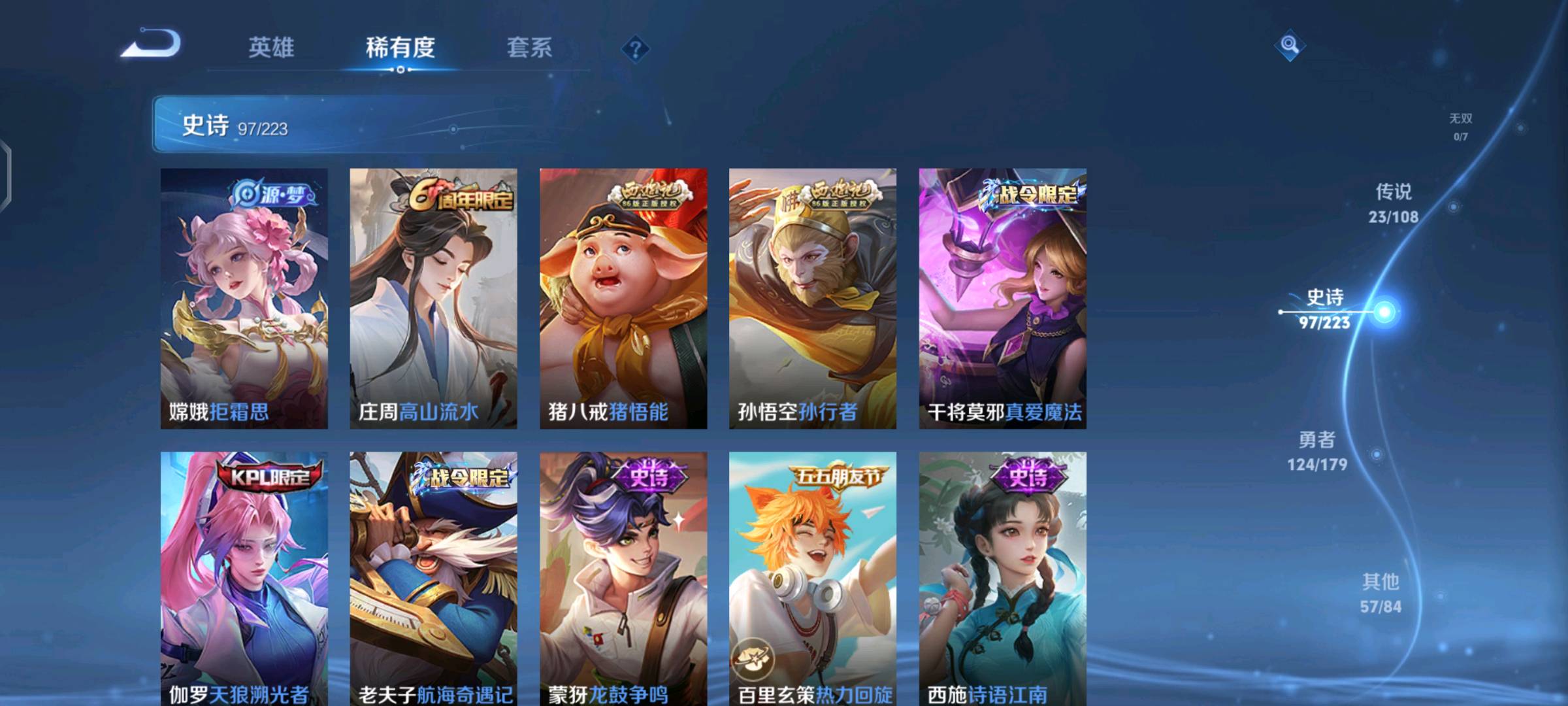Select the 史诗 rarity marker in sidebar
This screenshot has height=706, width=1568.
pos(1325,309)
